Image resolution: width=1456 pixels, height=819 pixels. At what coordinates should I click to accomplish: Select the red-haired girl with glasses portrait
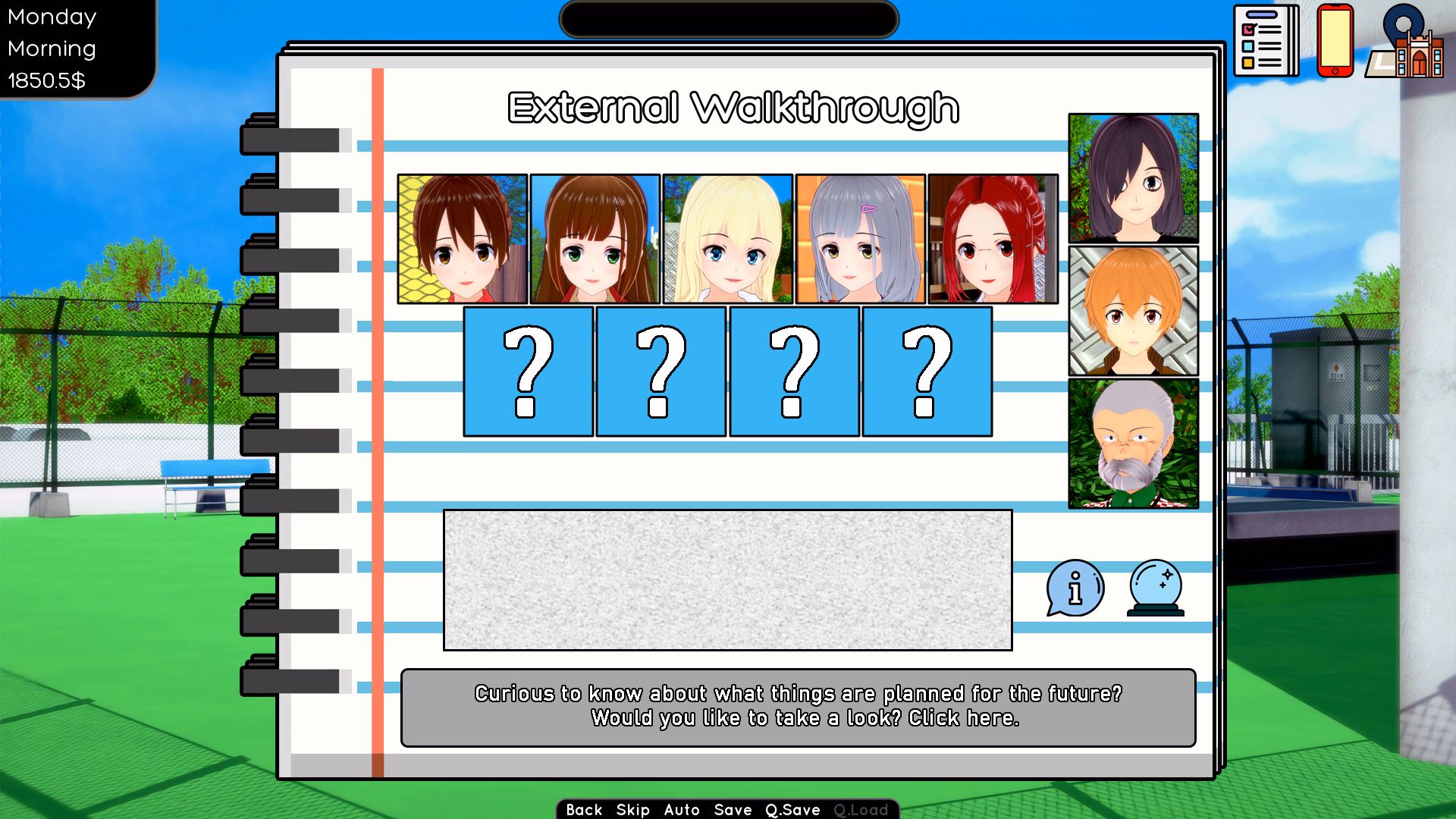(x=992, y=239)
